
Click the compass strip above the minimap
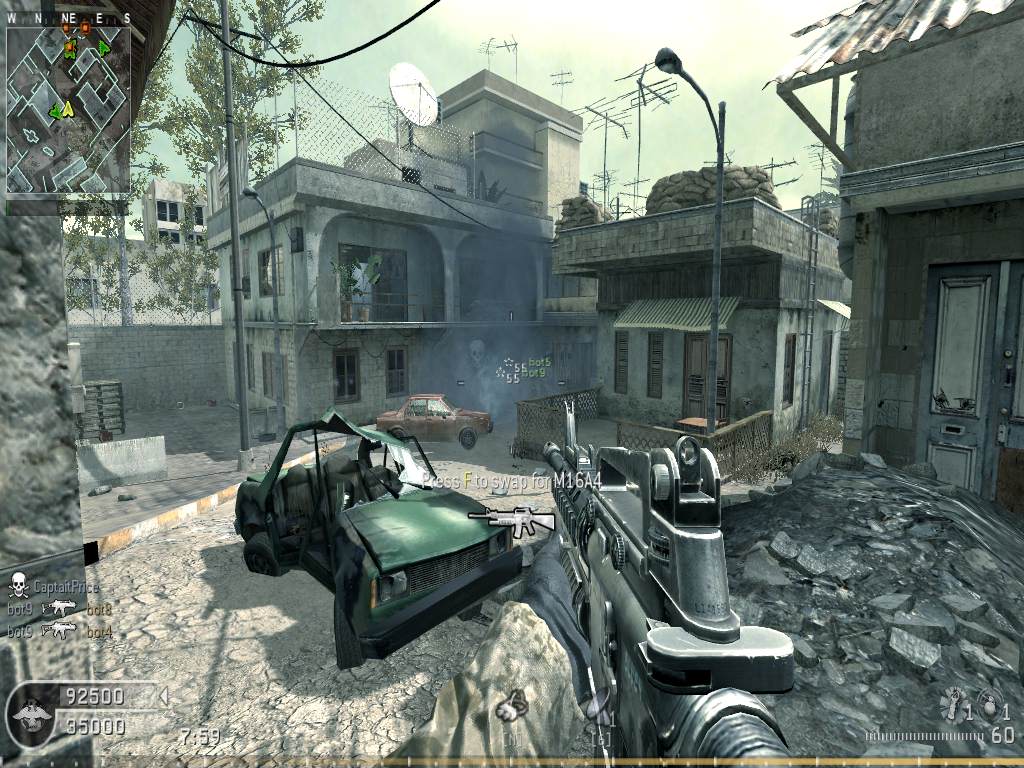(x=68, y=18)
